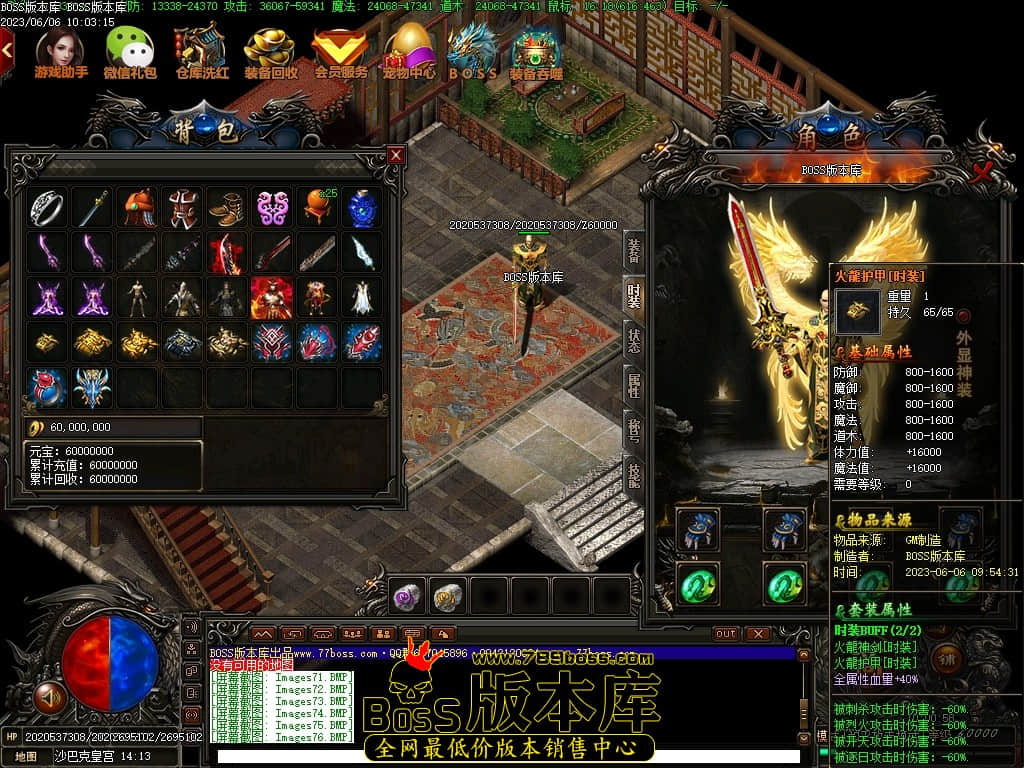Switch to the 装备 equipment tab

point(633,250)
